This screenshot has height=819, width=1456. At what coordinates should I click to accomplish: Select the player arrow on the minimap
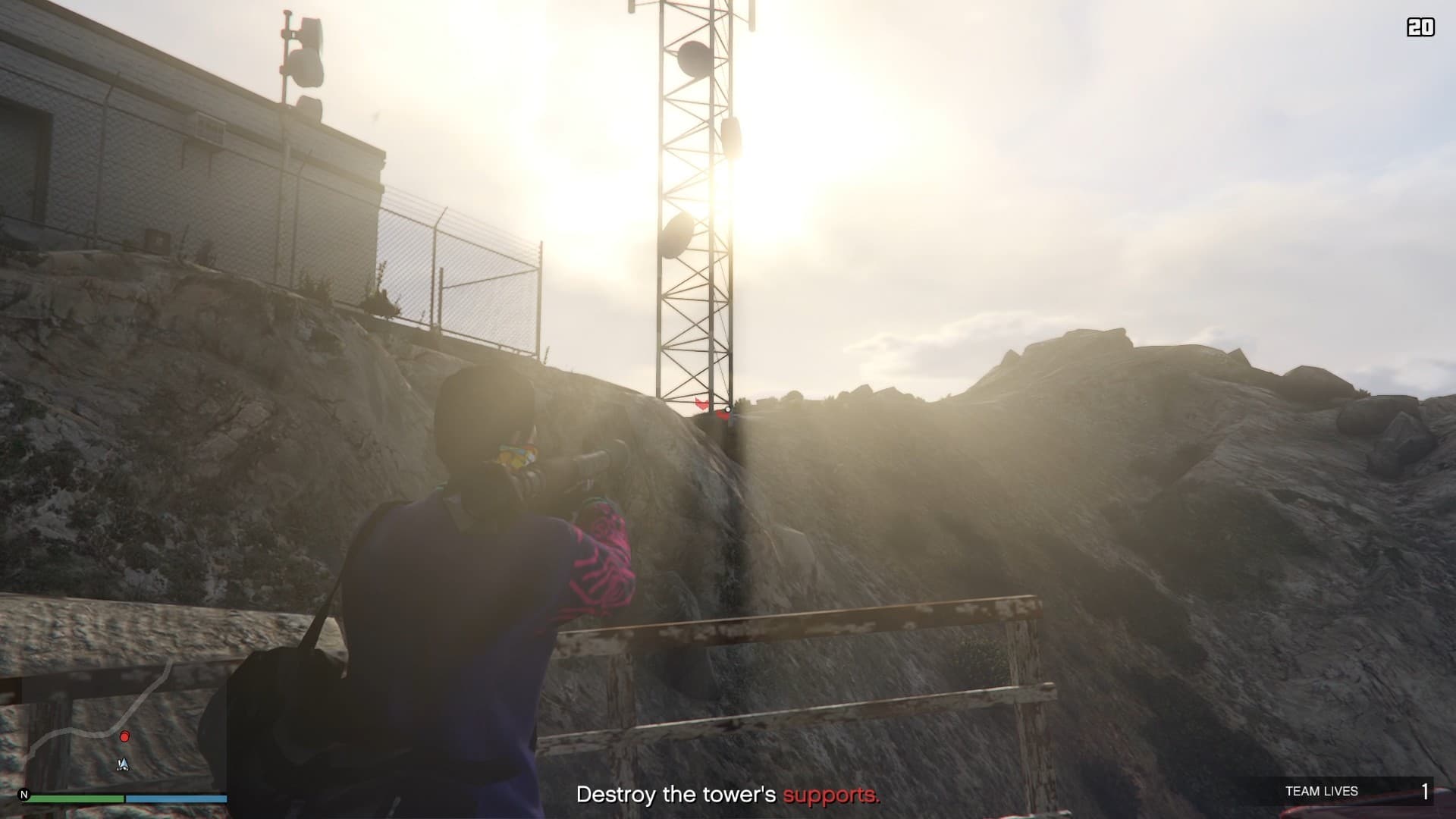[x=123, y=764]
